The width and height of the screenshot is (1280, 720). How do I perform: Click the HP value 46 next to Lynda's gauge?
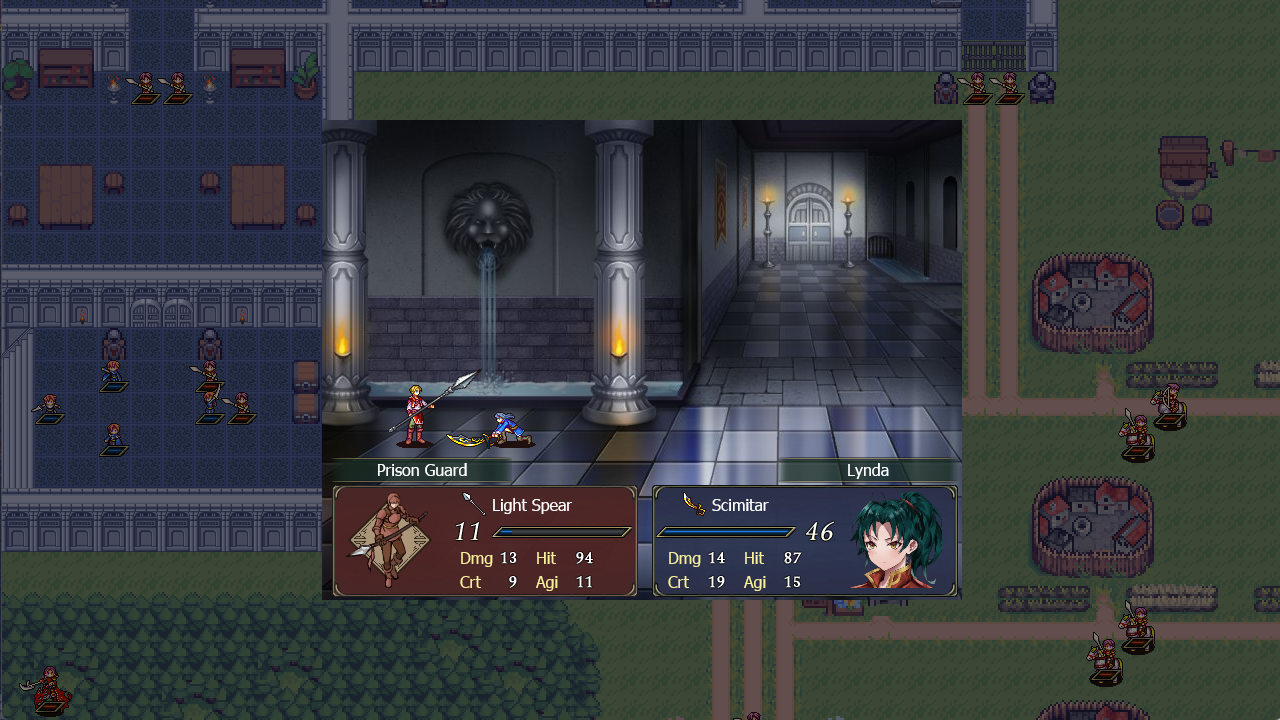(x=821, y=532)
